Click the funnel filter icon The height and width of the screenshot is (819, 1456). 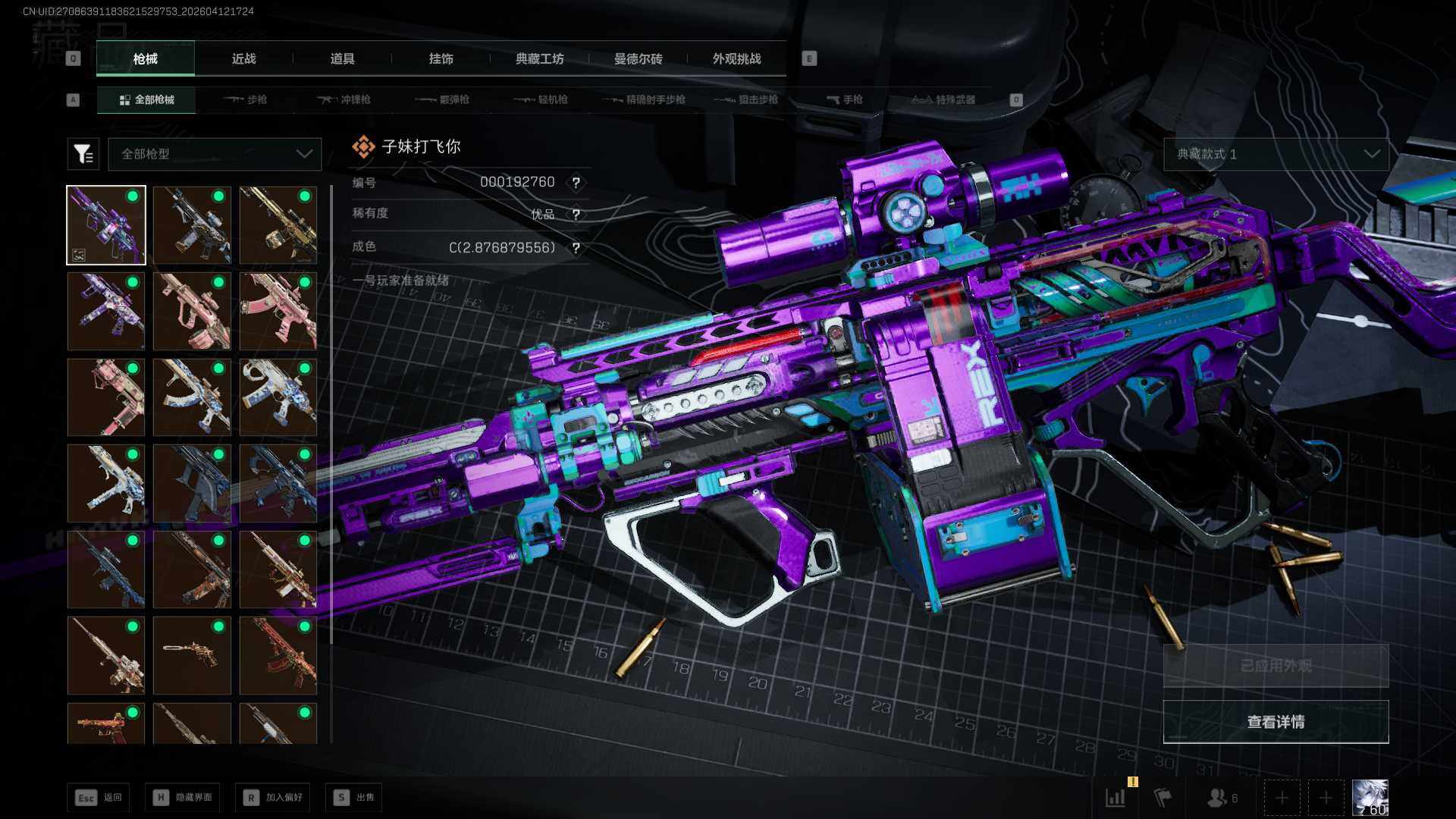(x=83, y=154)
